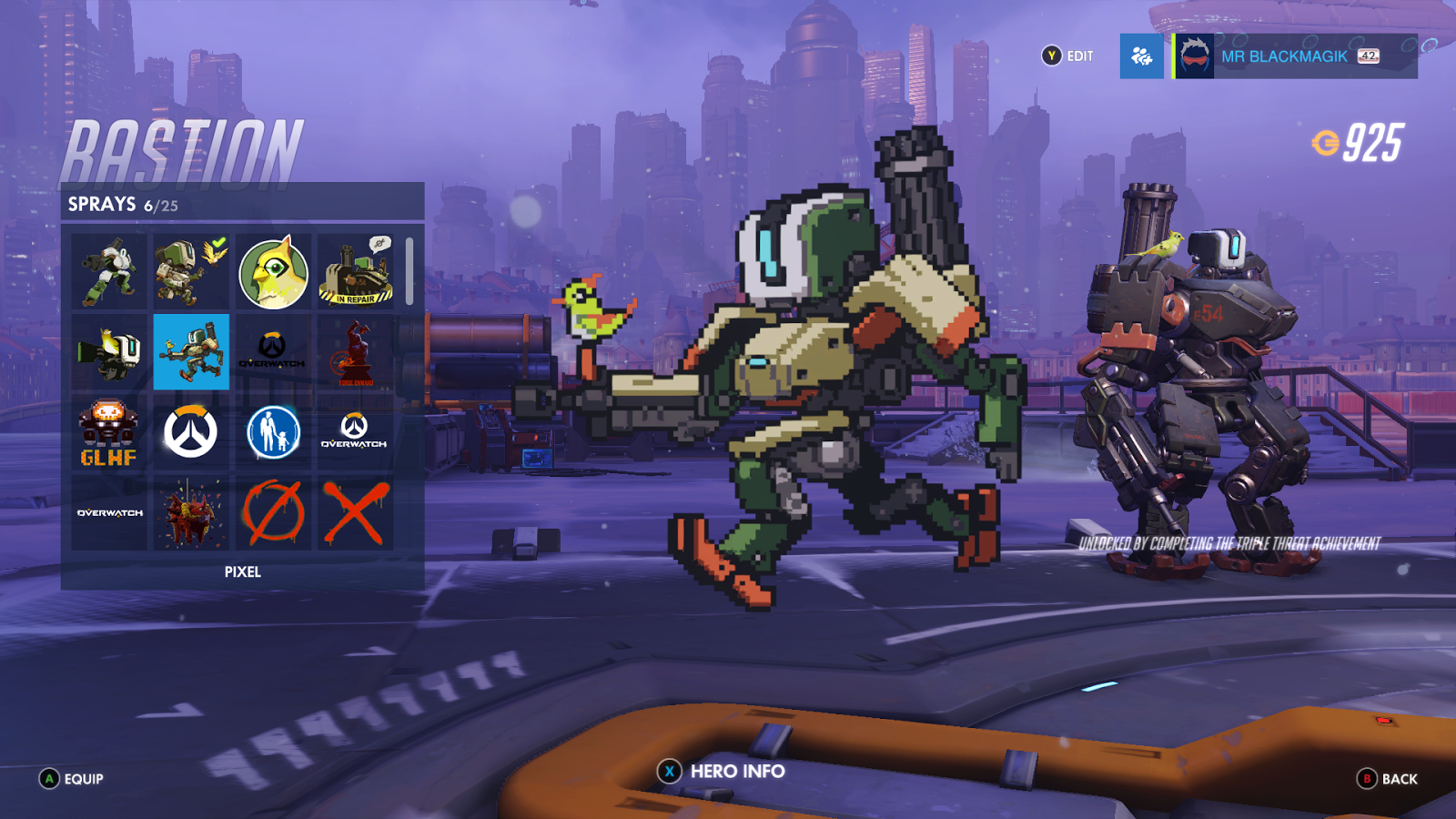Screen dimensions: 1456x819
Task: Select the highlighted Pixel Bastion spray
Action: (191, 352)
